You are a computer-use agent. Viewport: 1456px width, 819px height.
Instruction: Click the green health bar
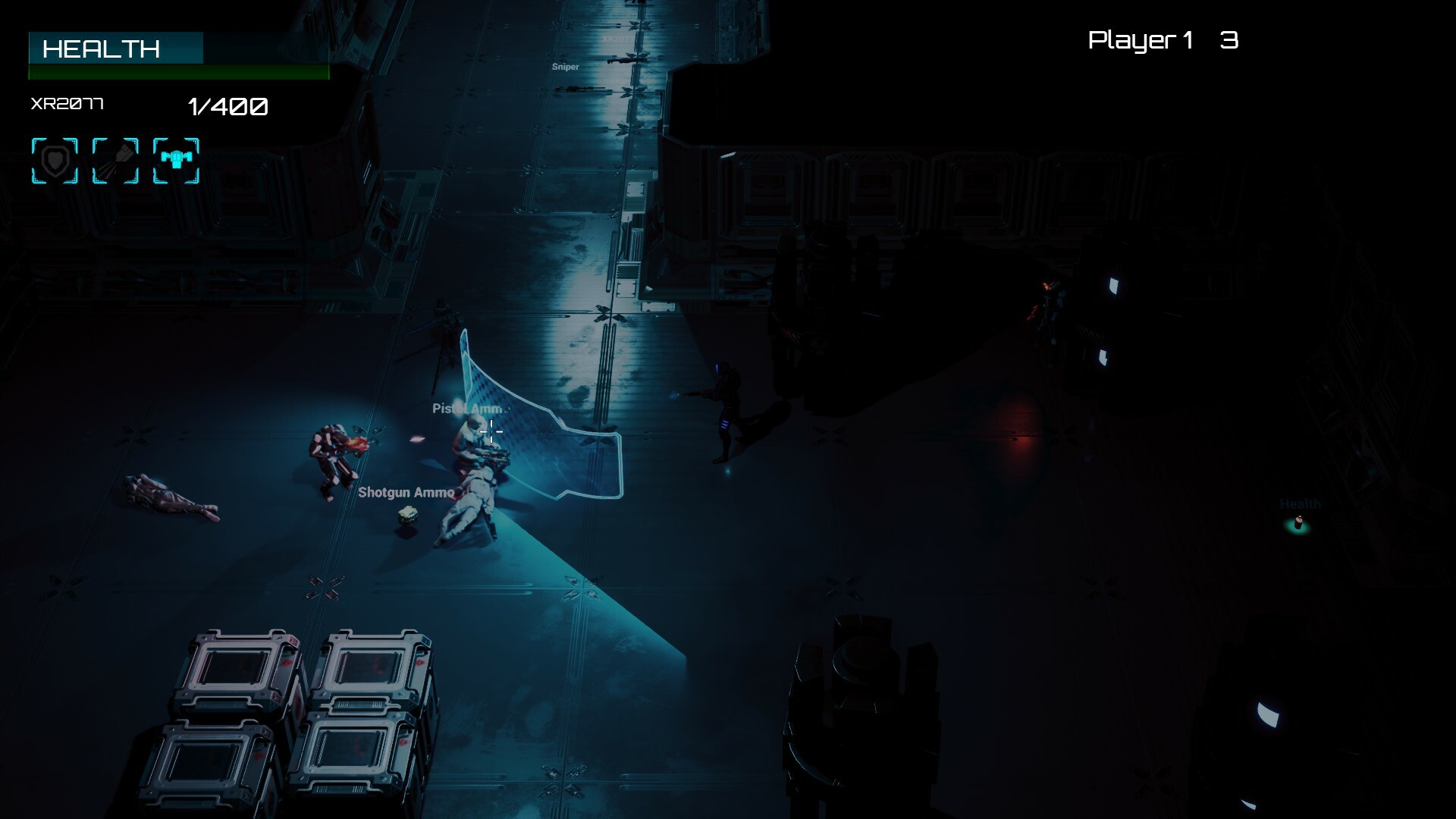(x=178, y=72)
